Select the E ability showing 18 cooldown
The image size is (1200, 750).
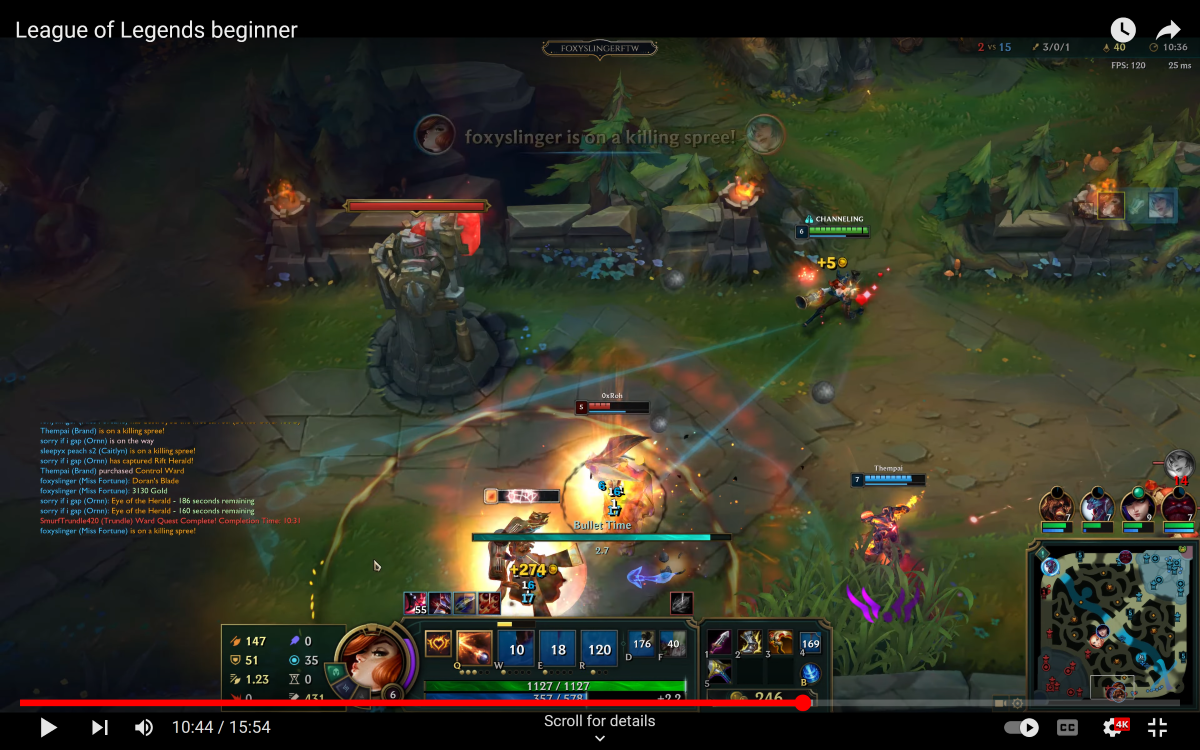pos(558,649)
